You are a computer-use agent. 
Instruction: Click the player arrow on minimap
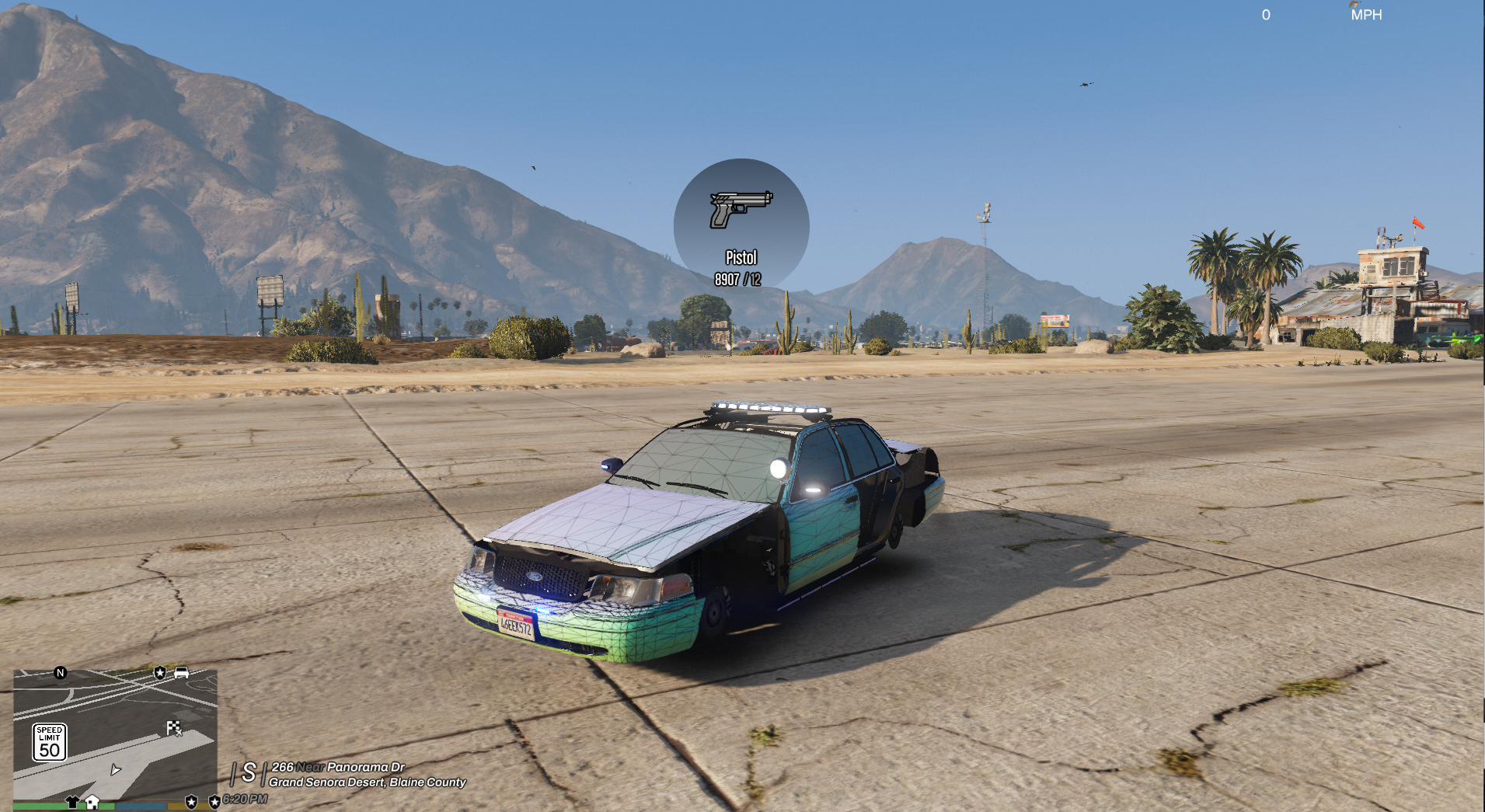coord(116,770)
